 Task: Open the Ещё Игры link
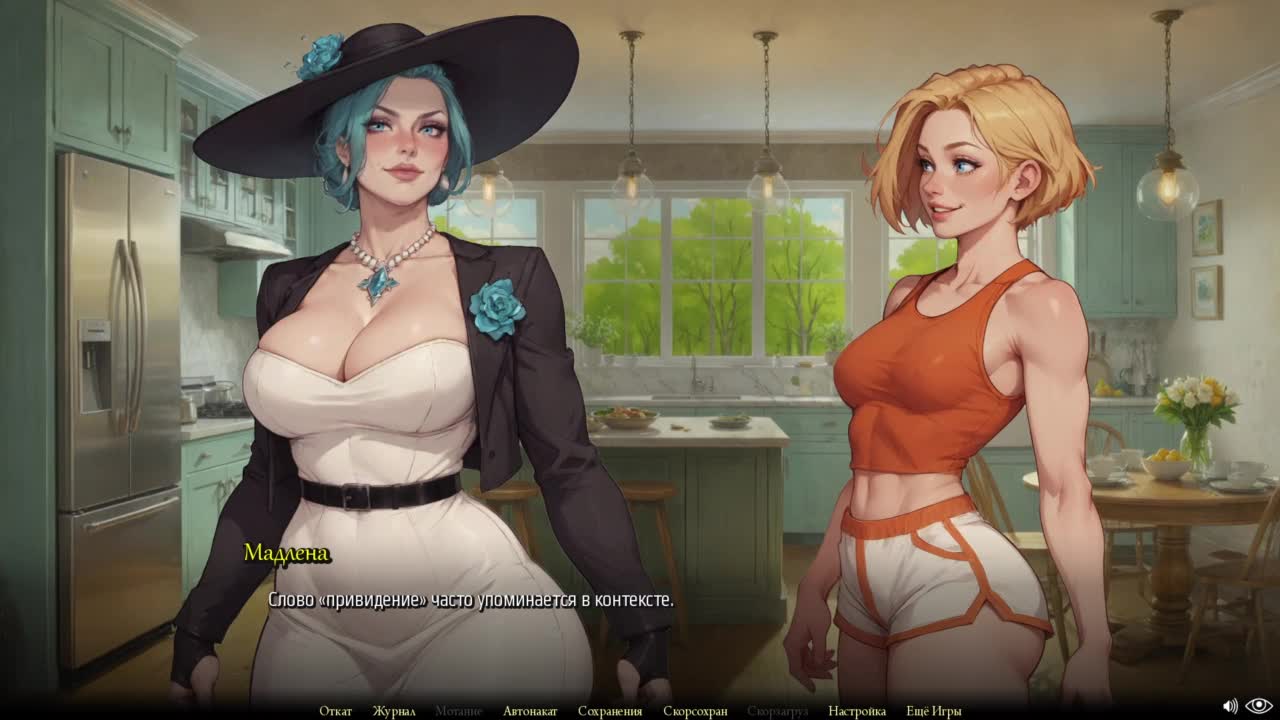click(934, 711)
